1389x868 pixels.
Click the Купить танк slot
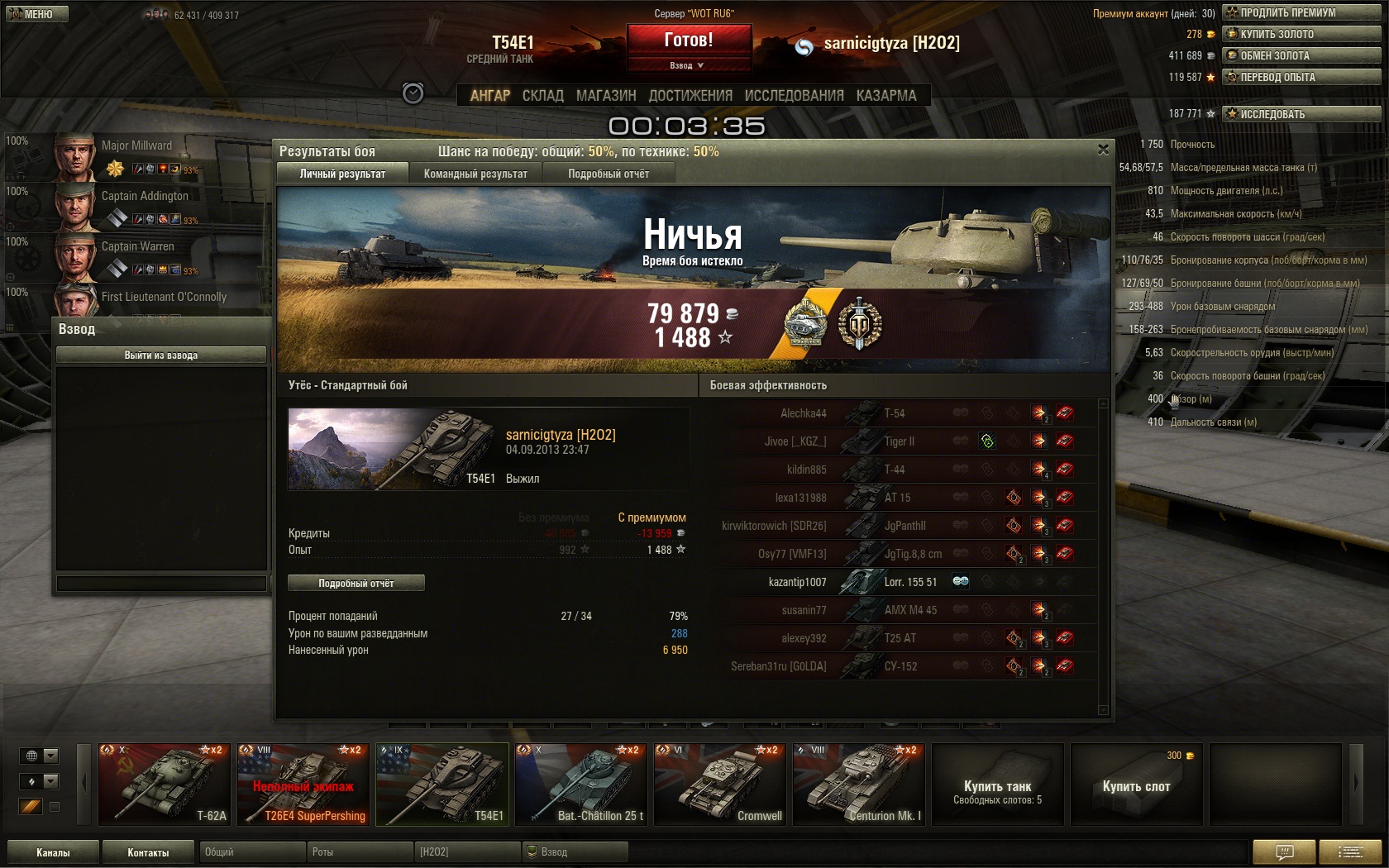coord(998,785)
